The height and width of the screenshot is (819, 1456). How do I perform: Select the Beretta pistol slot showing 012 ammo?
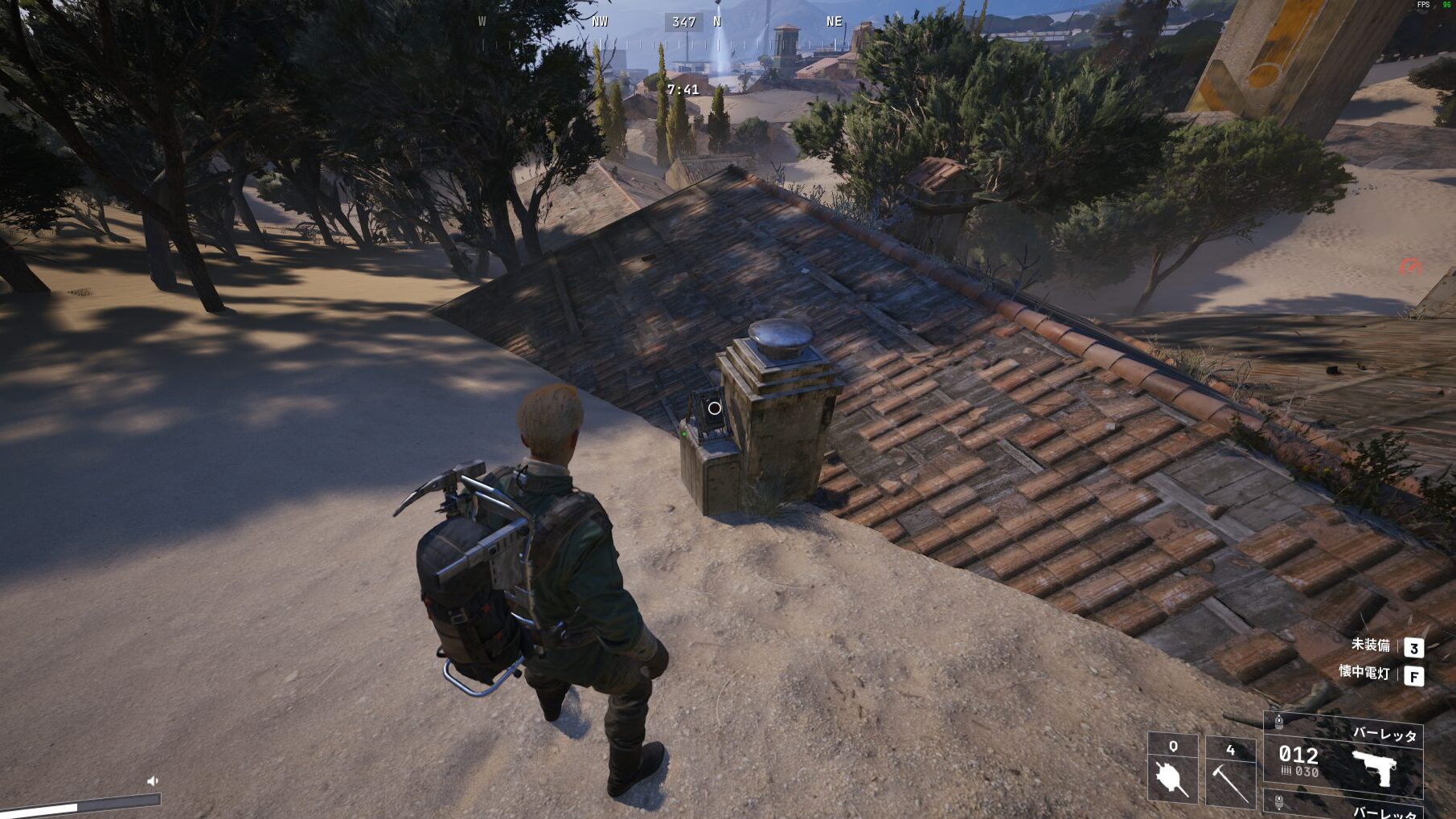click(x=1343, y=756)
